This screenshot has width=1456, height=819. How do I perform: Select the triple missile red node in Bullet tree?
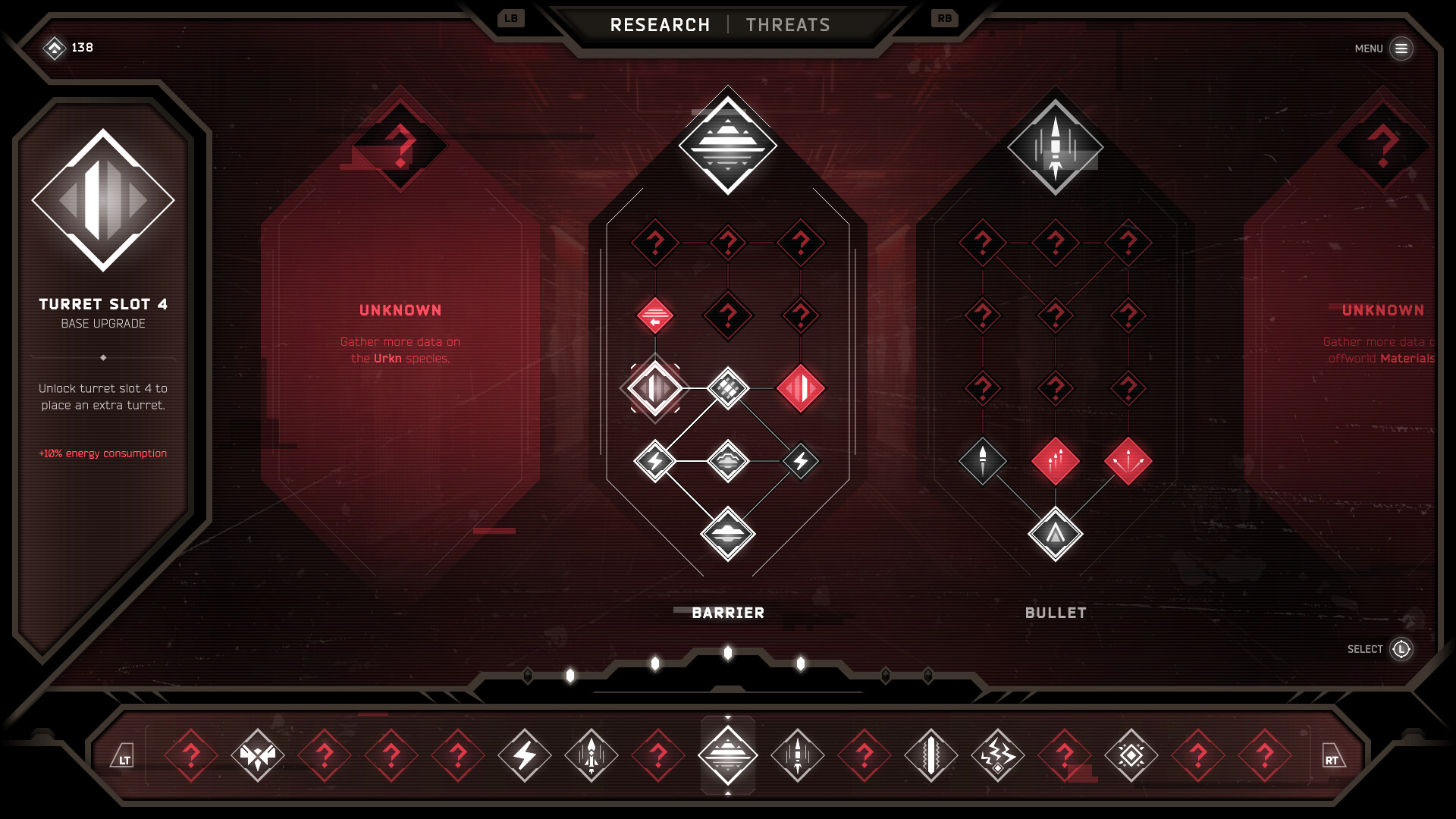coord(1054,461)
